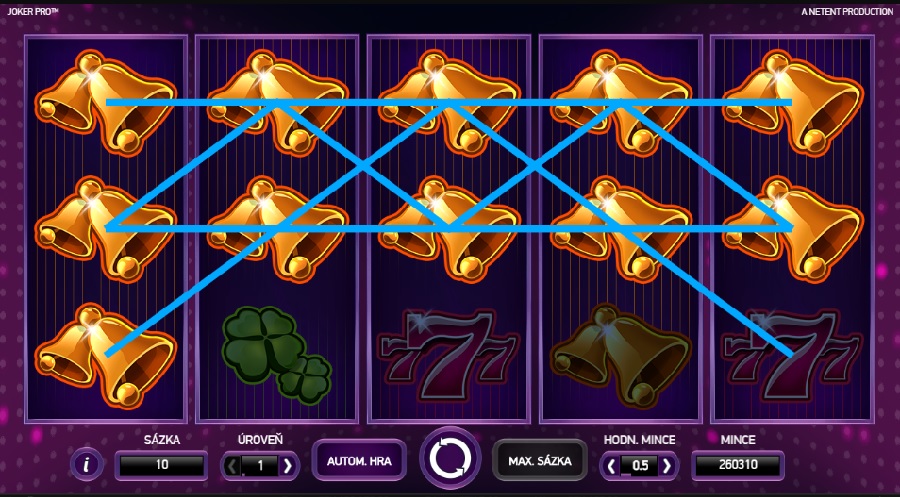Increase the ÚROVEŇ bet level
This screenshot has width=900, height=497.
[x=287, y=465]
